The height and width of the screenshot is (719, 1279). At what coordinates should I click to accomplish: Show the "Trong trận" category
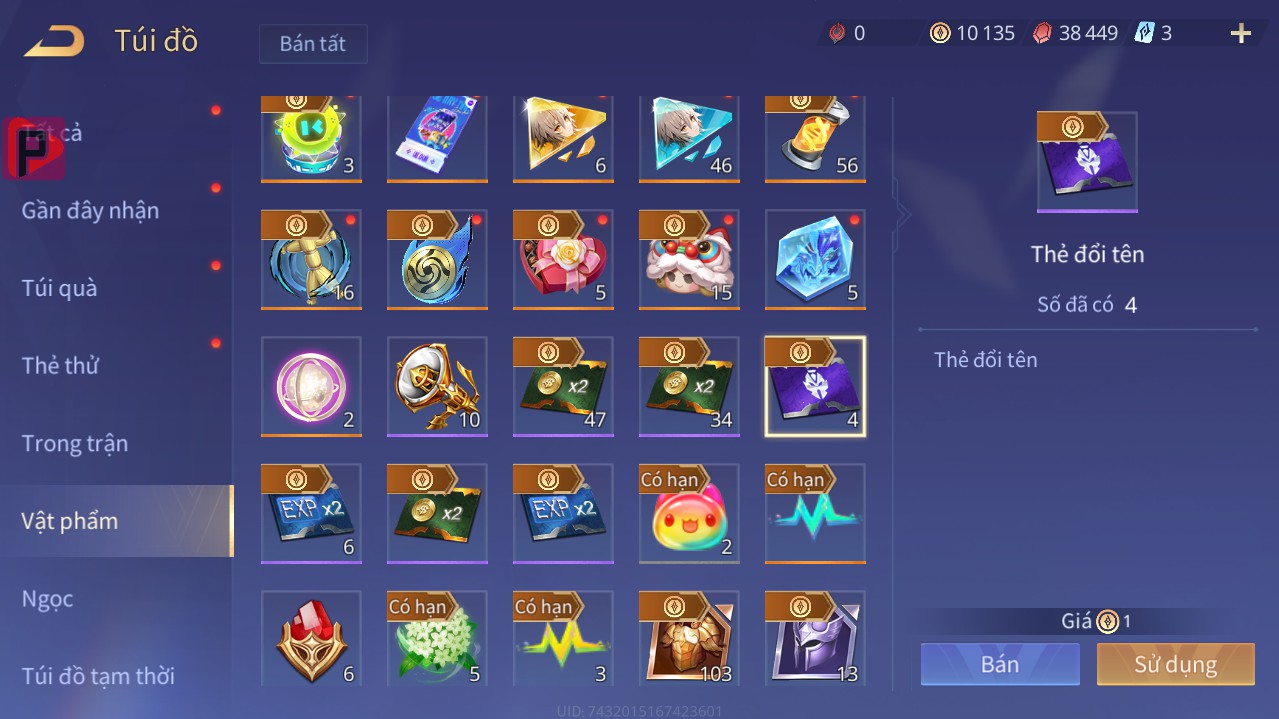pos(75,443)
